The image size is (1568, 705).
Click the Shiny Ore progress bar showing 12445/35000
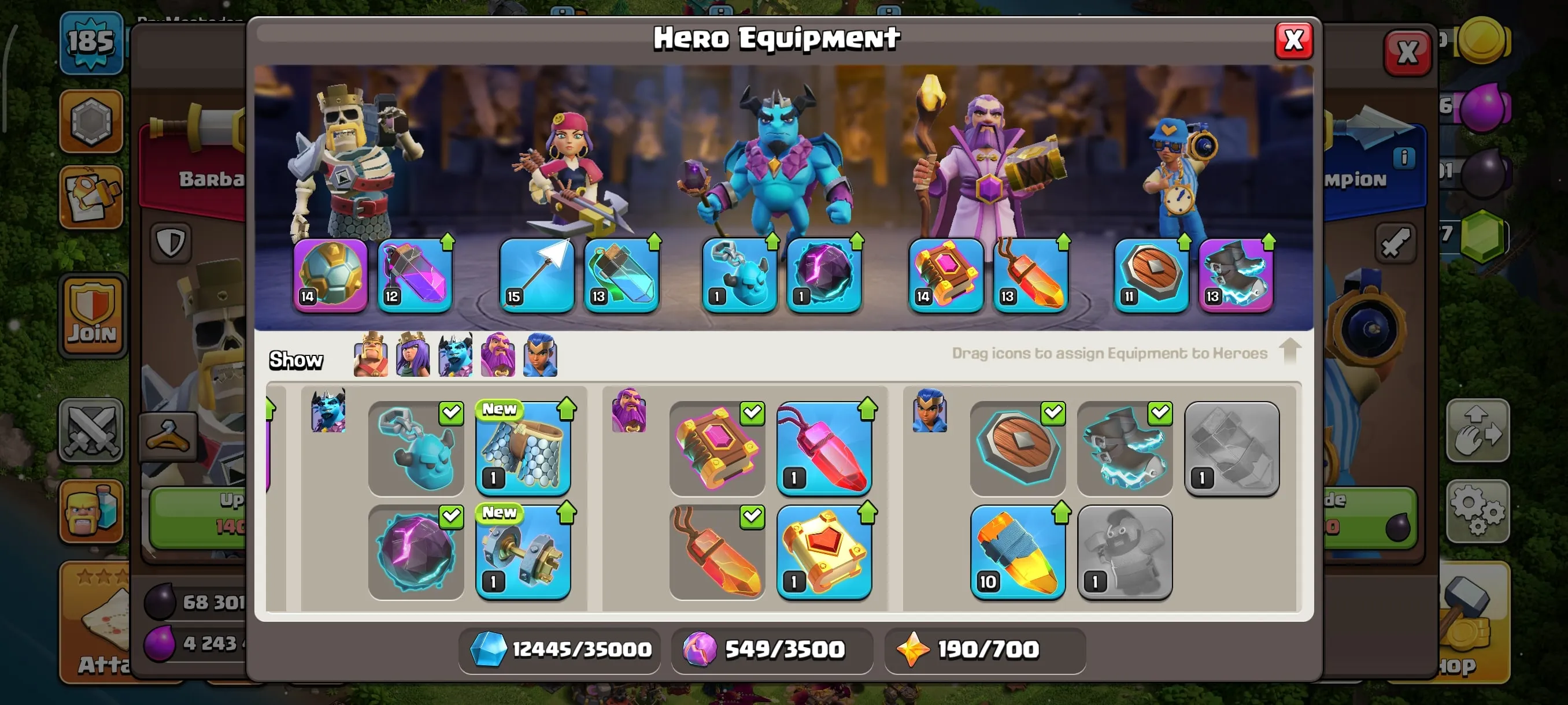coord(560,650)
